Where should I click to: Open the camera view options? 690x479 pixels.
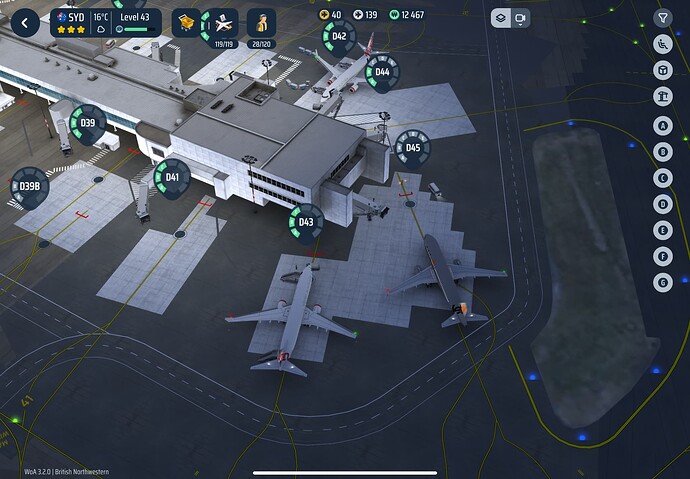coord(521,18)
